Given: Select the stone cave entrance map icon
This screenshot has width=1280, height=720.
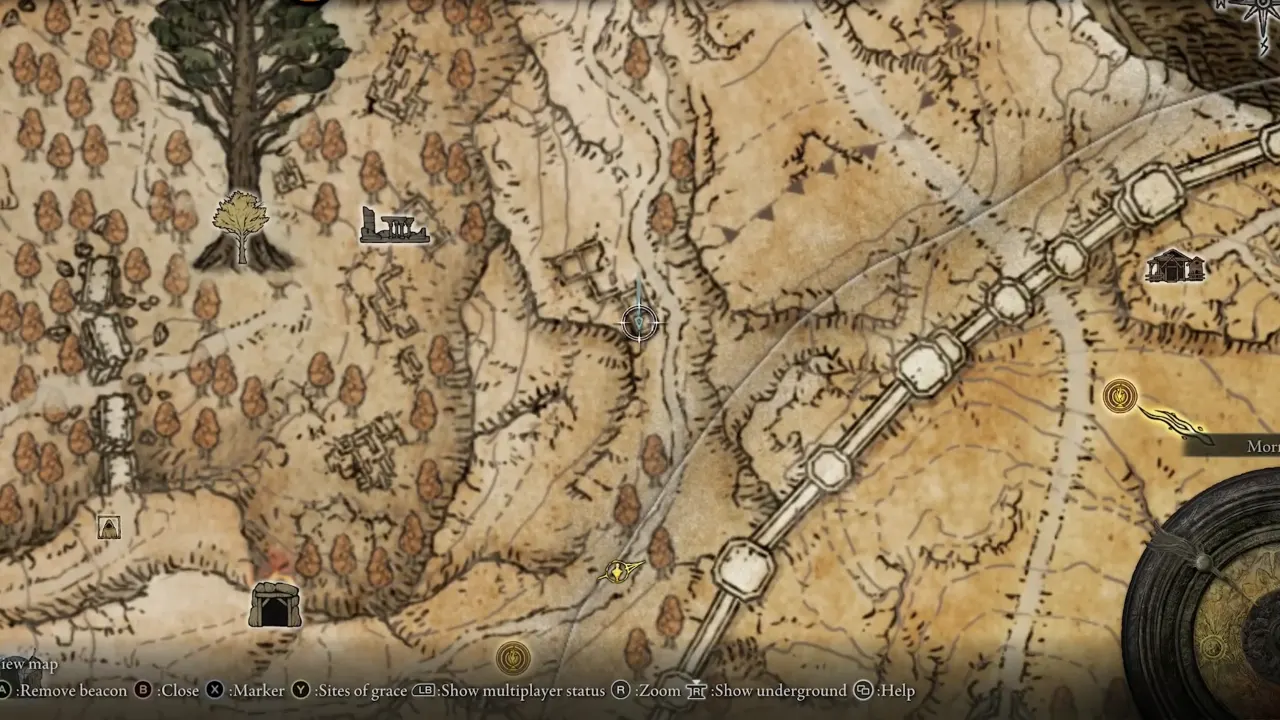Looking at the screenshot, I should pos(275,604).
